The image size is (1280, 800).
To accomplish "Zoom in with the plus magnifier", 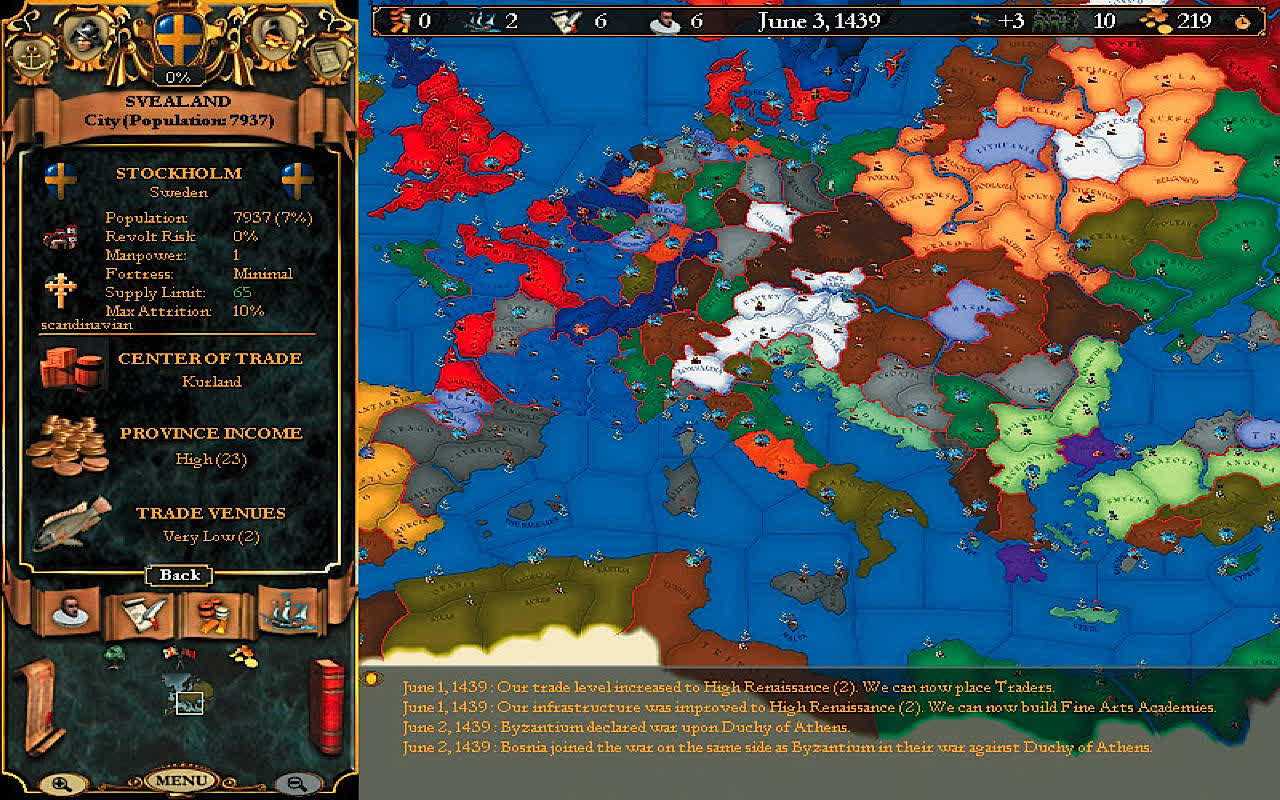I will pos(62,783).
